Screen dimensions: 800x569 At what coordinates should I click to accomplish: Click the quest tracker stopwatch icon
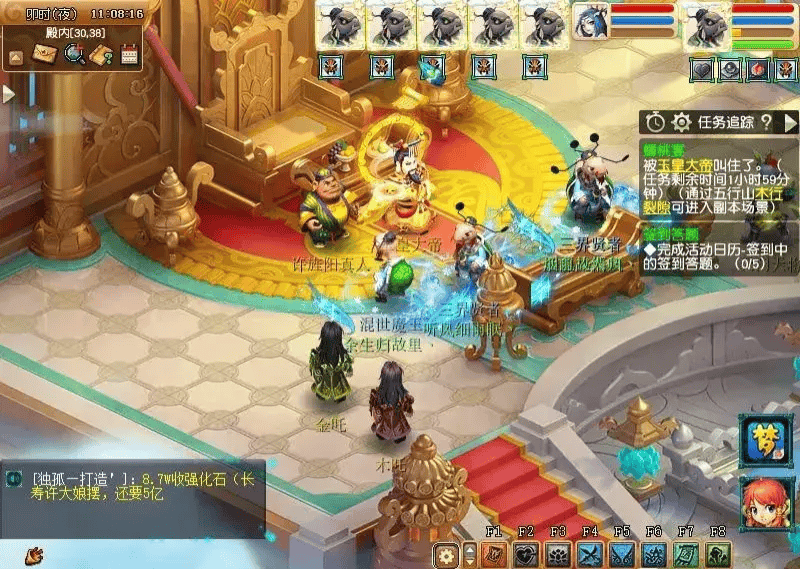[655, 122]
